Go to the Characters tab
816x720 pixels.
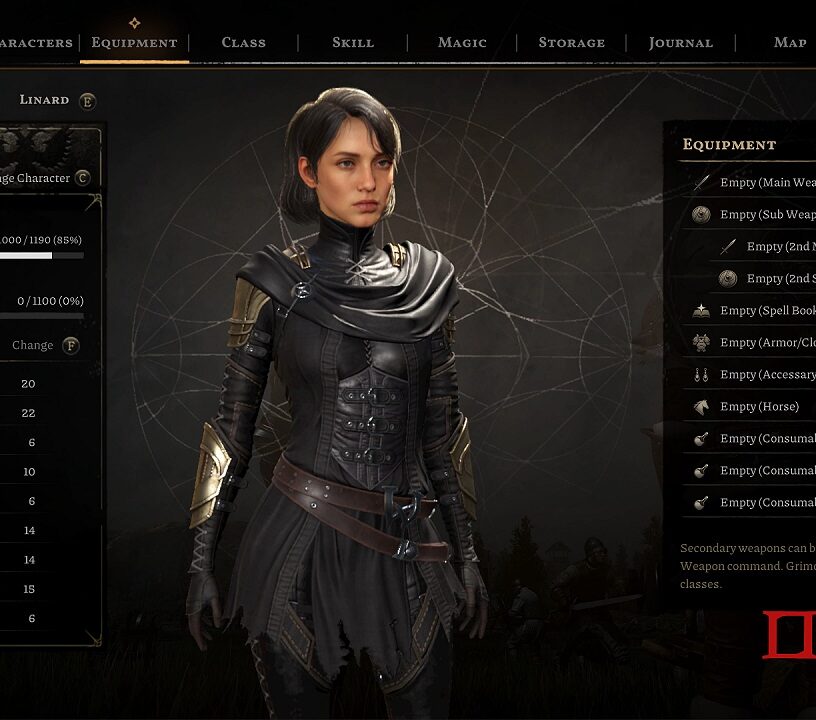[x=36, y=42]
